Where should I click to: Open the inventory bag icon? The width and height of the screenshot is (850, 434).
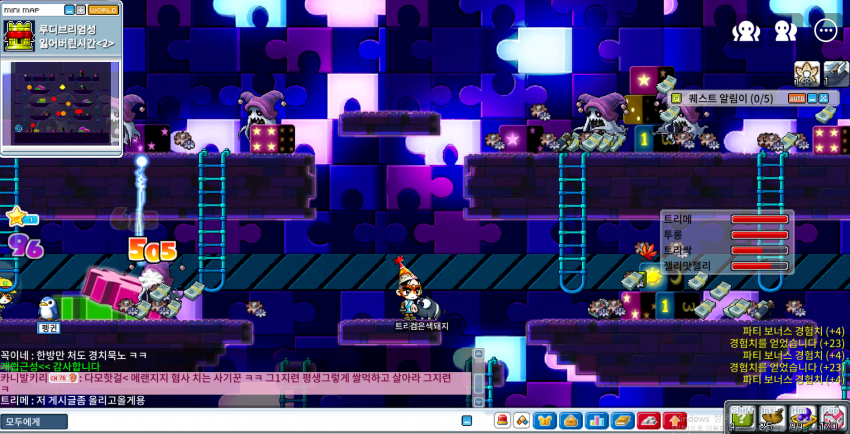pos(570,420)
